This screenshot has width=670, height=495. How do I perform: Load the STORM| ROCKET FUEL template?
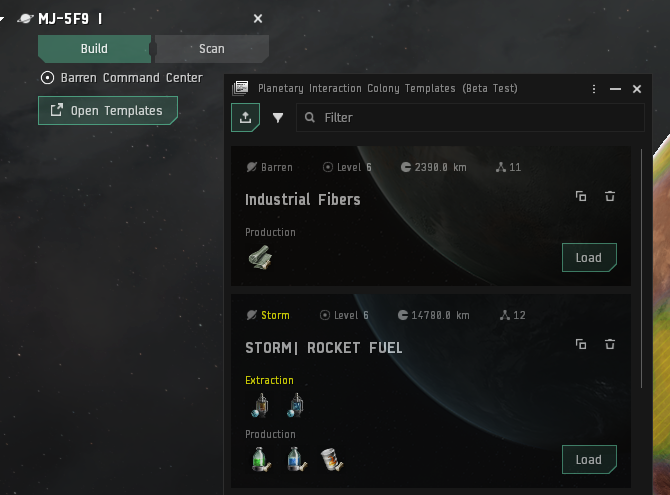click(588, 460)
